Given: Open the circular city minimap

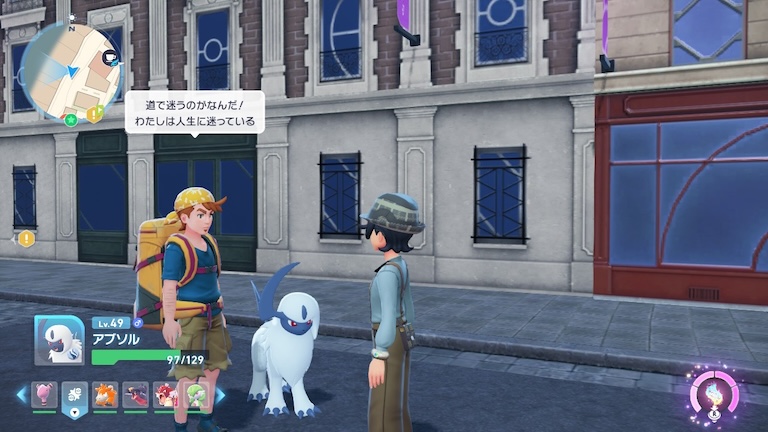Looking at the screenshot, I should [70, 70].
